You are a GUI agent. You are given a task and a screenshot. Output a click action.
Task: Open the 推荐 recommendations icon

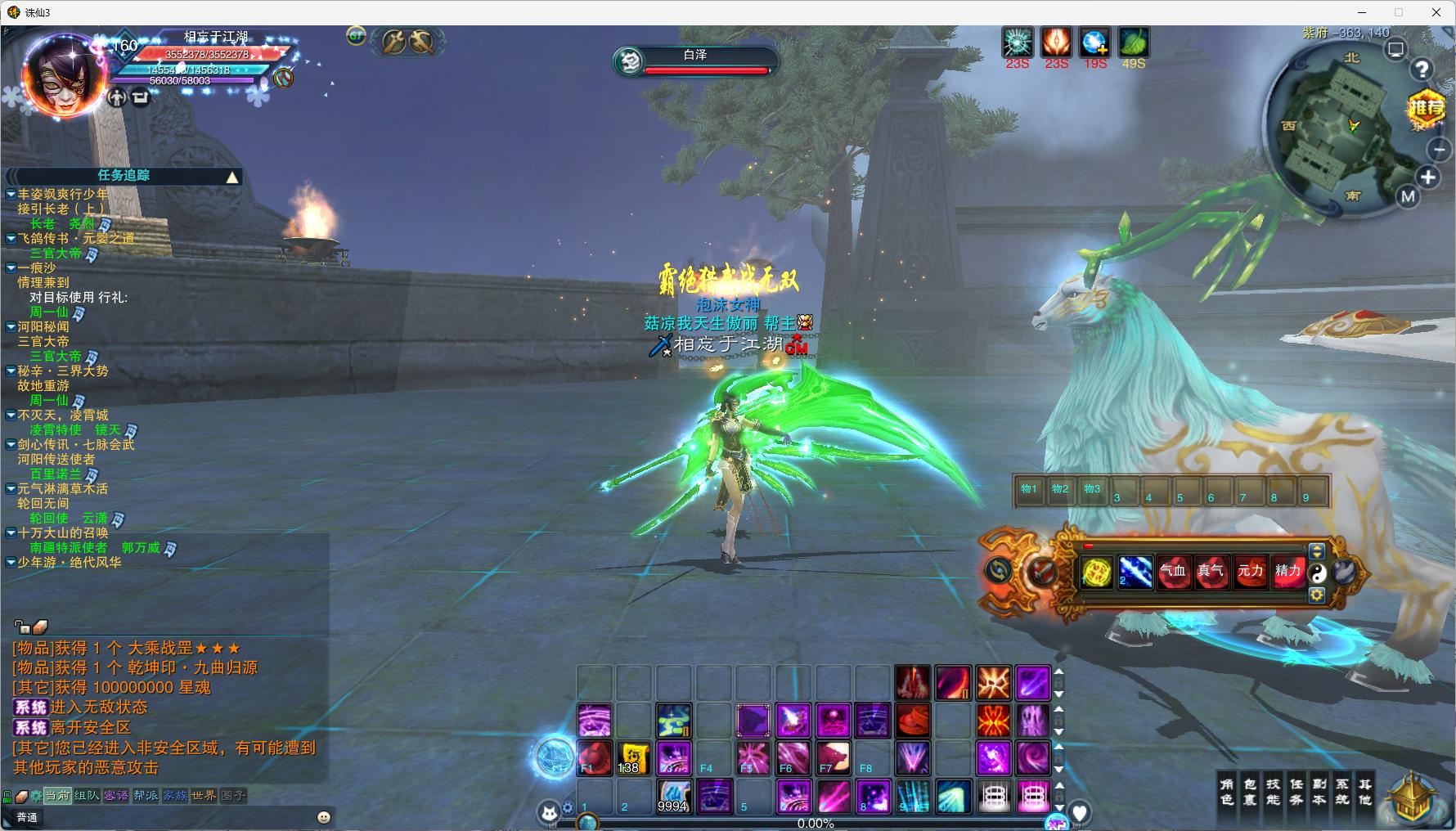1426,108
